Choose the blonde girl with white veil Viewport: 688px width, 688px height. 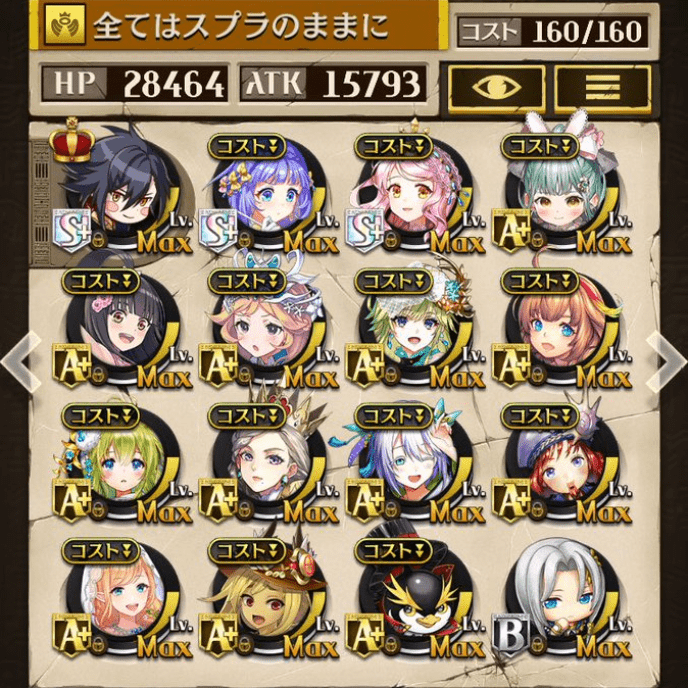(263, 331)
